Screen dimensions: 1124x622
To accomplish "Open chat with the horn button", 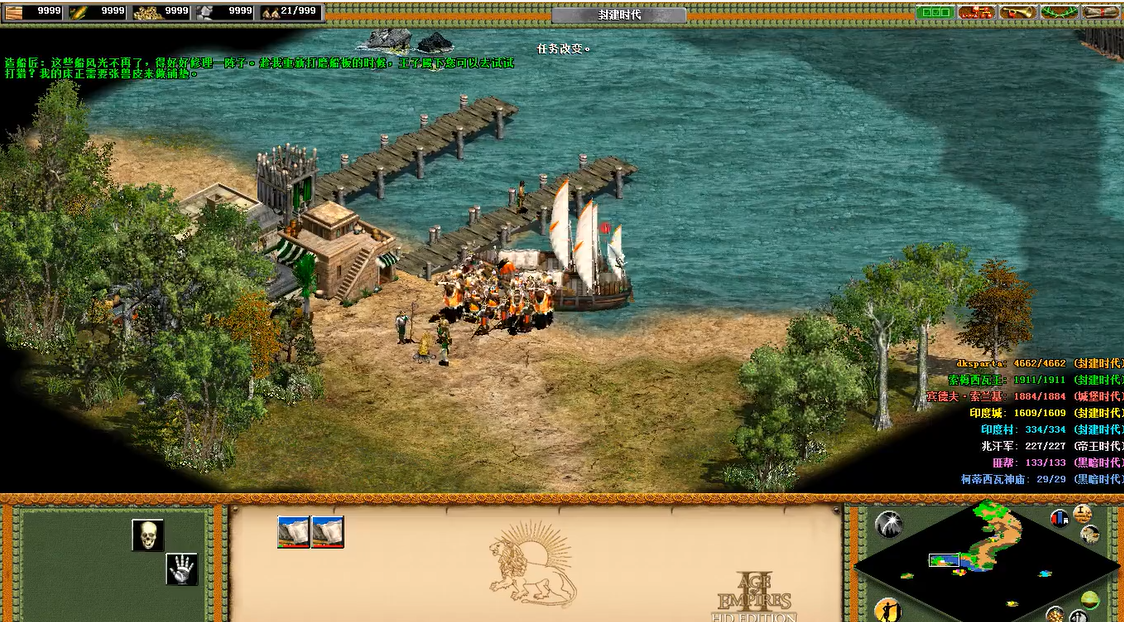I will tap(1017, 12).
